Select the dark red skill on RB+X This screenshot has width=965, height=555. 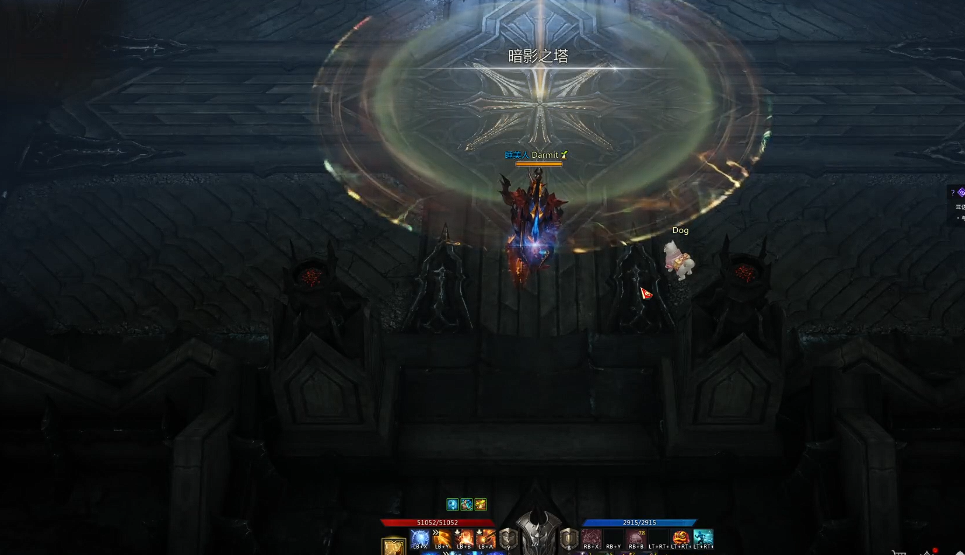(592, 539)
